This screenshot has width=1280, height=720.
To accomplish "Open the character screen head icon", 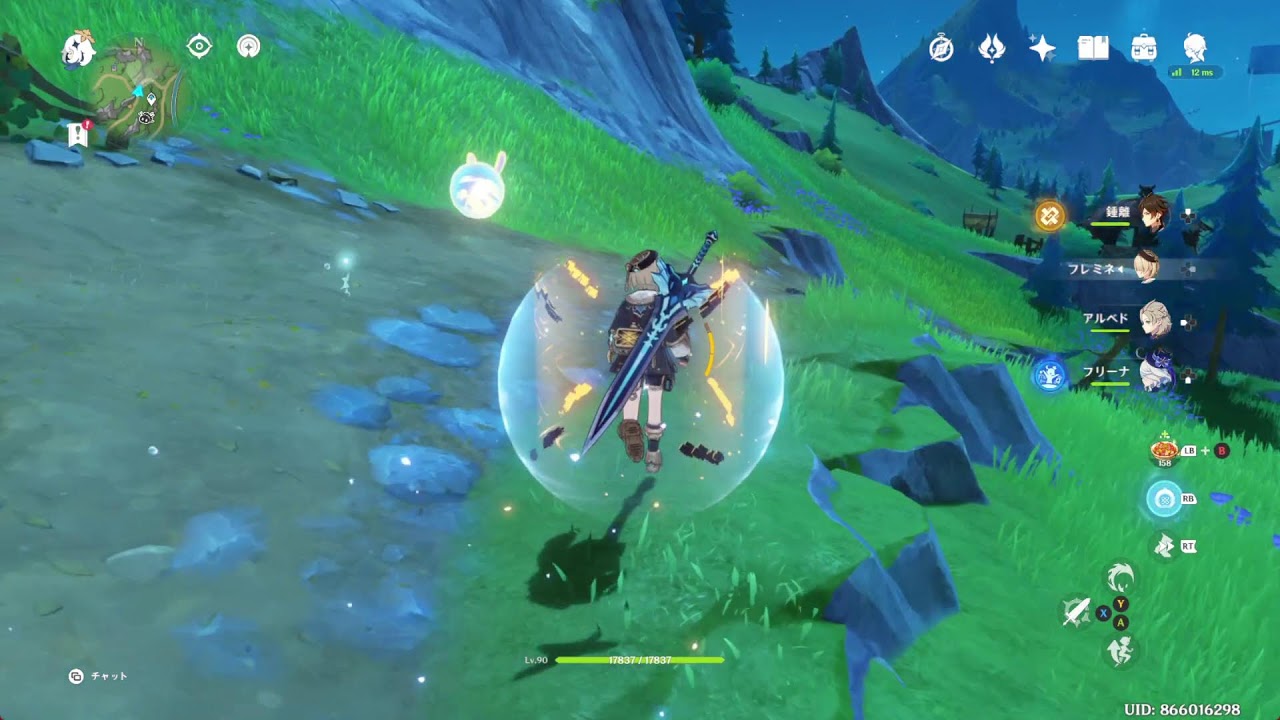I will coord(1194,48).
